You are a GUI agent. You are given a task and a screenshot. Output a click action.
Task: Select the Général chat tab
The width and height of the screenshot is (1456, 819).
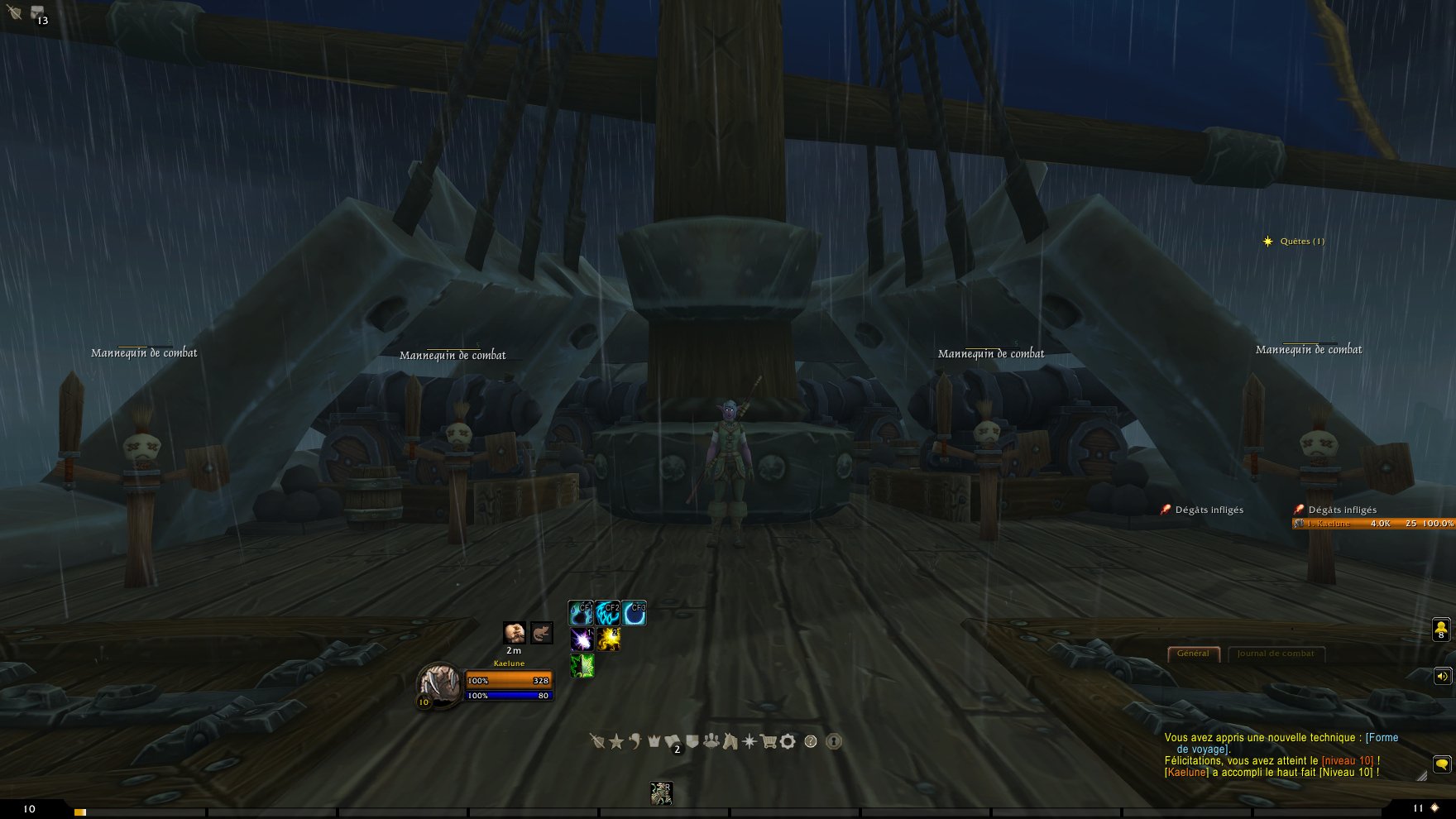[x=1192, y=653]
